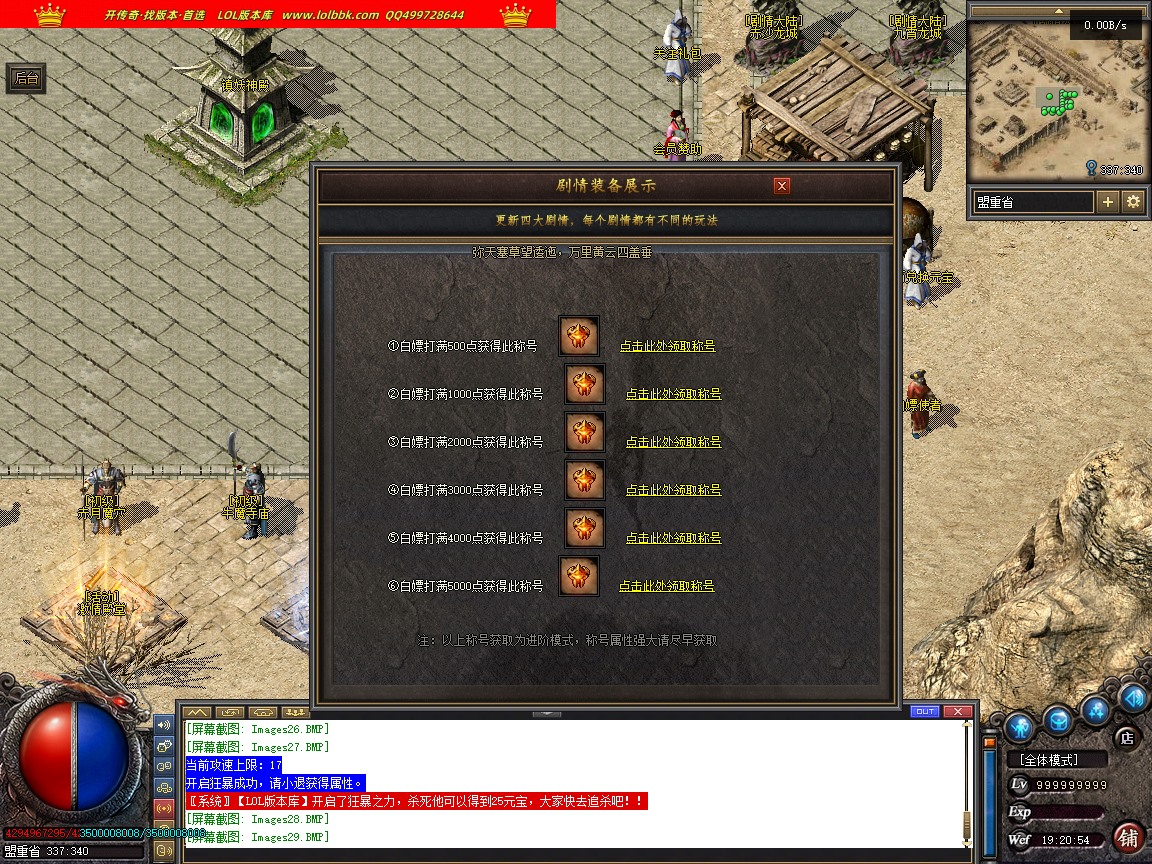
Task: Claim the title for 5000 points
Action: tap(666, 586)
